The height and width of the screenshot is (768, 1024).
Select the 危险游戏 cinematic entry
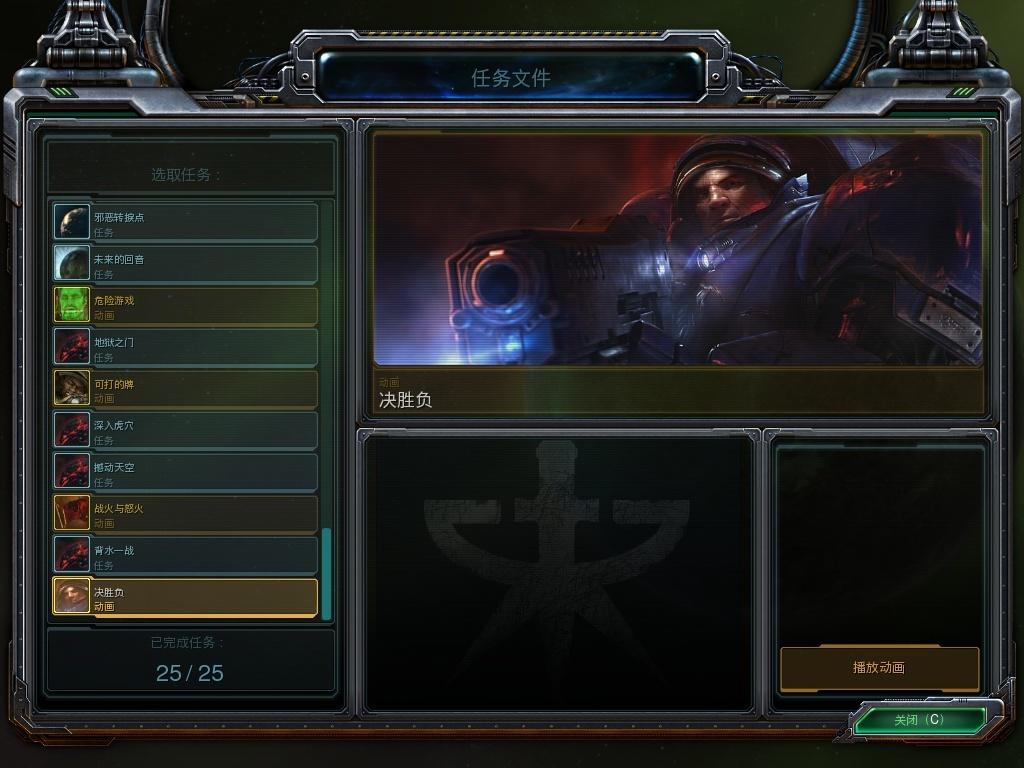click(x=186, y=306)
